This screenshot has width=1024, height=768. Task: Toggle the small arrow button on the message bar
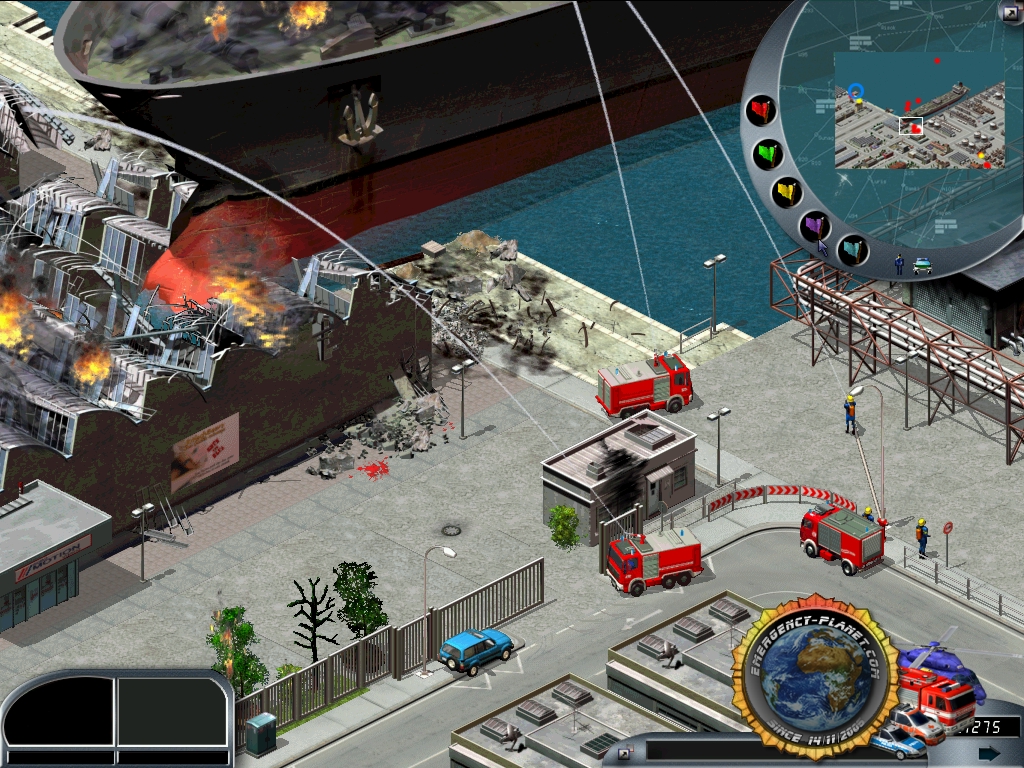[626, 753]
